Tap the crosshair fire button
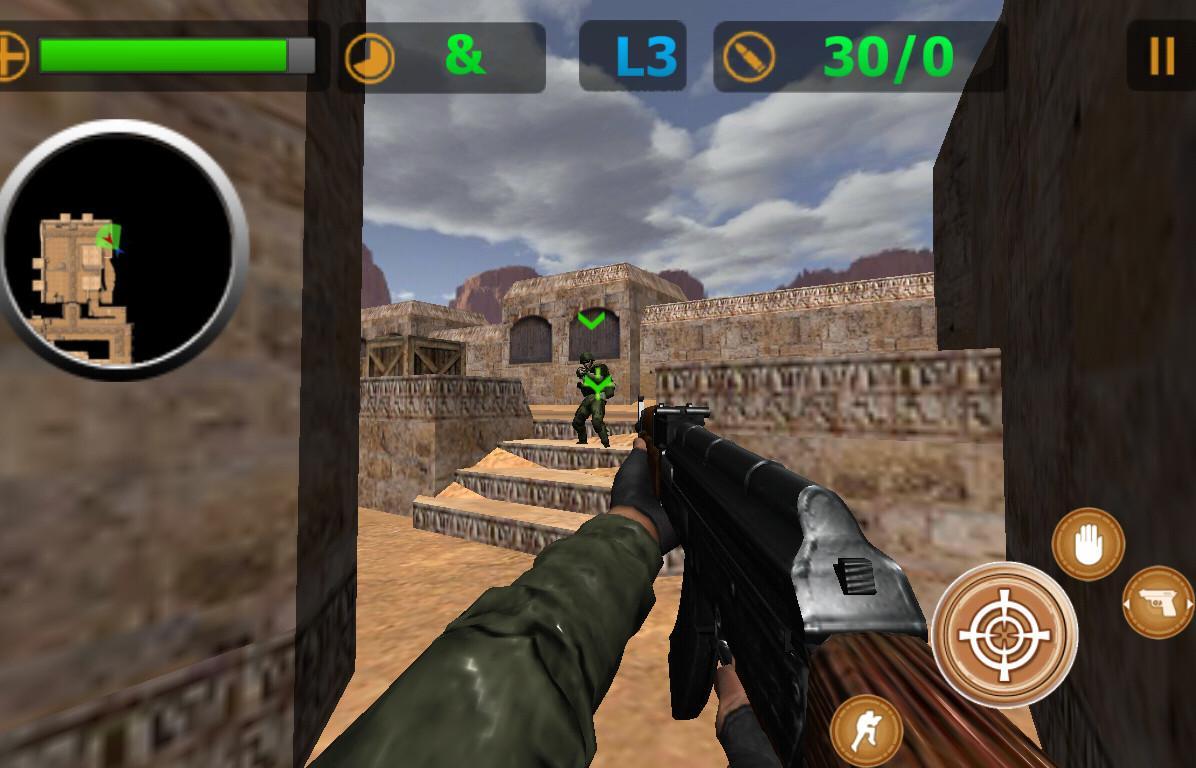The image size is (1196, 768). pyautogui.click(x=1003, y=634)
